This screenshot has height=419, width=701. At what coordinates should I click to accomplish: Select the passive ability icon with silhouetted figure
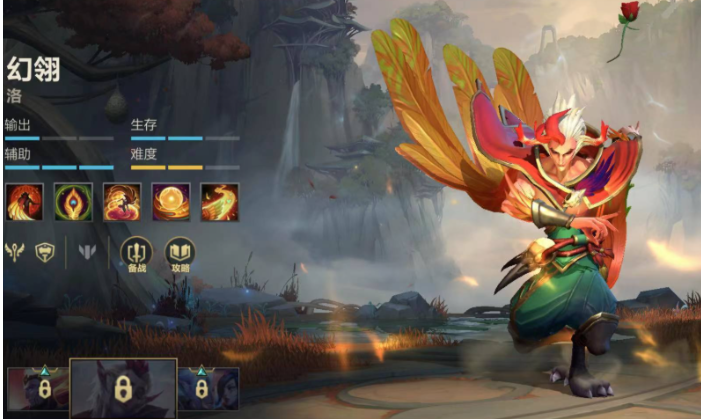click(x=22, y=202)
